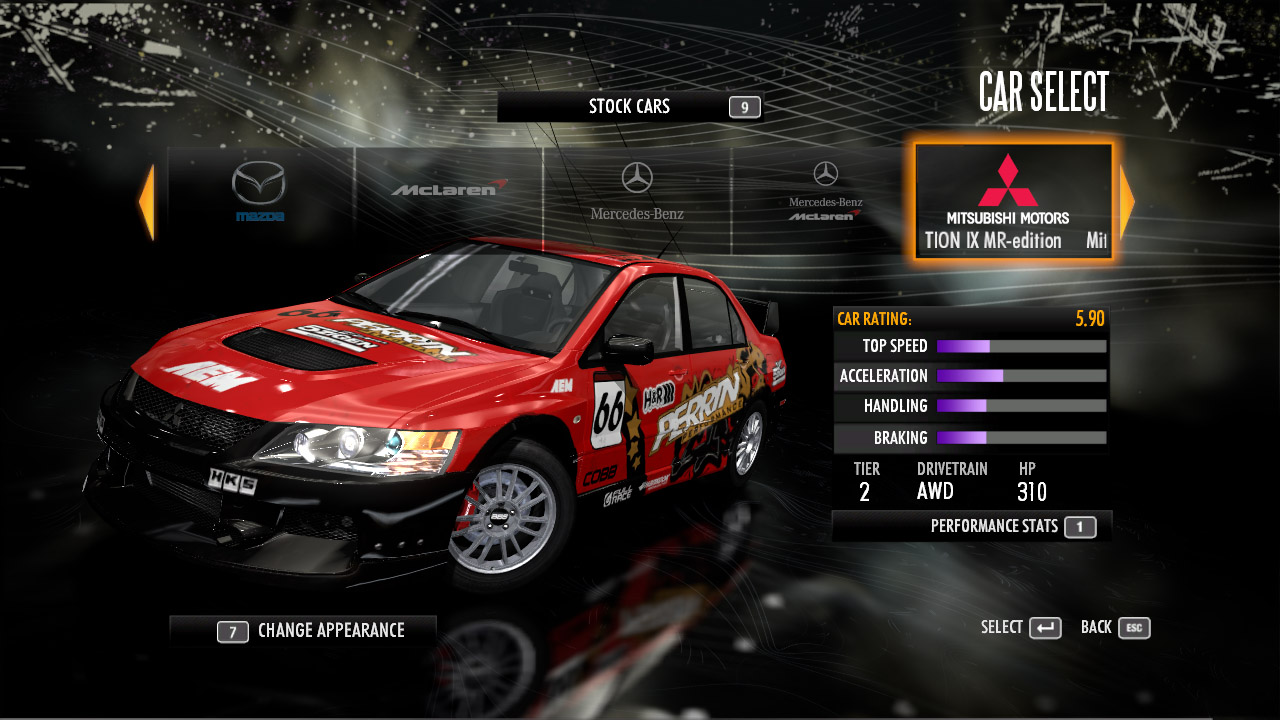Go Back from car select
This screenshot has height=720, width=1280.
[1115, 628]
